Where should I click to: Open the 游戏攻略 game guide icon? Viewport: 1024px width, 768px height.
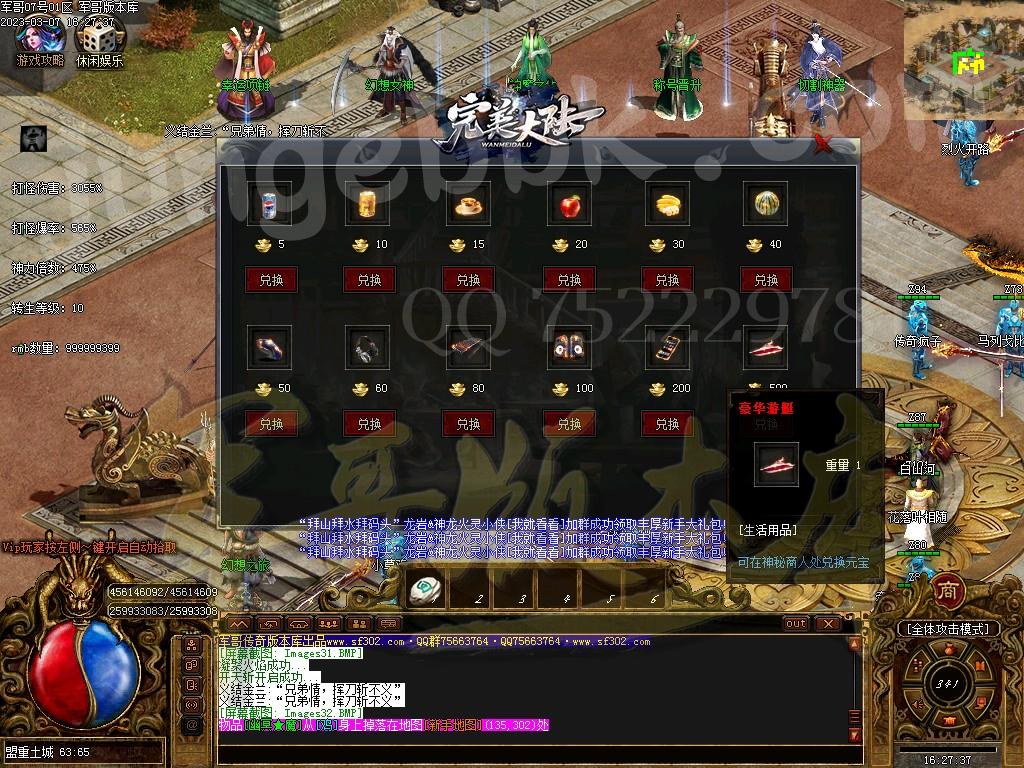[40, 42]
